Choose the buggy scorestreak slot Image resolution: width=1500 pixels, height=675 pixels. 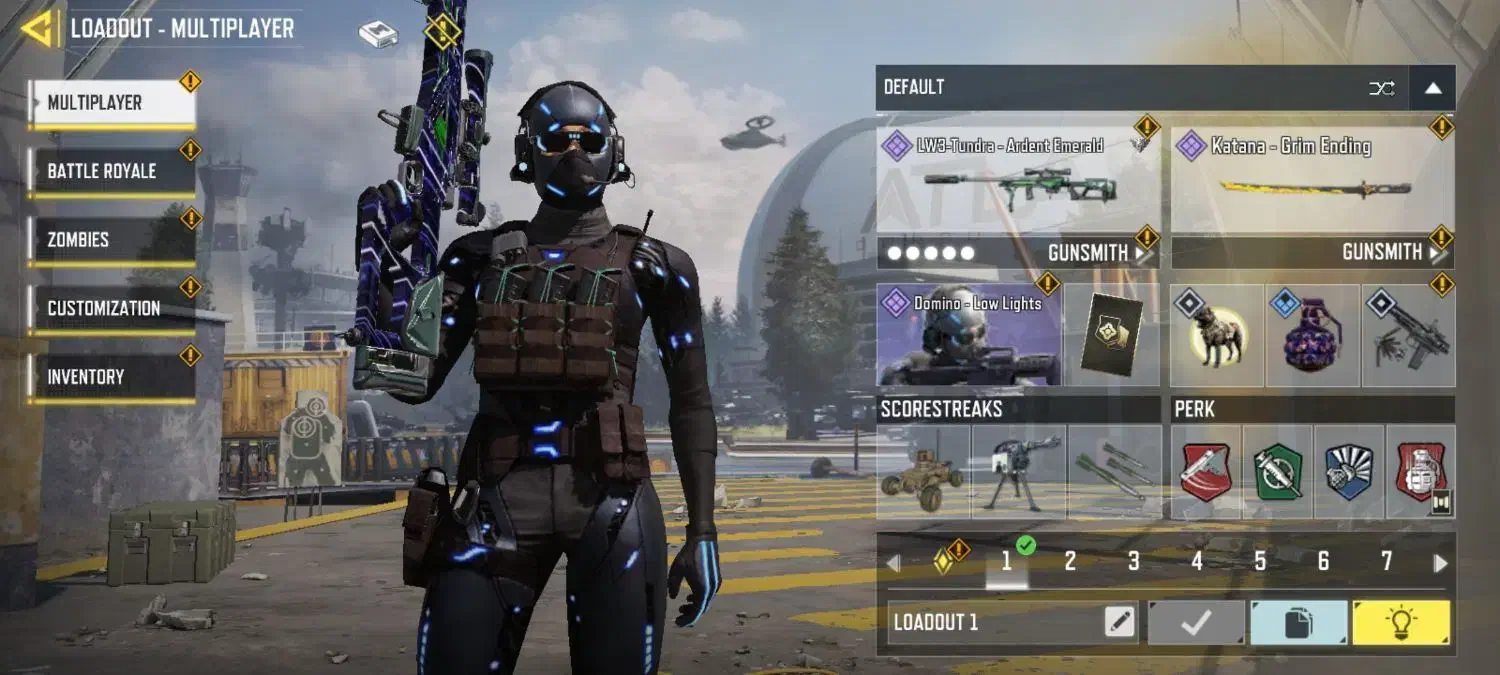tap(923, 472)
